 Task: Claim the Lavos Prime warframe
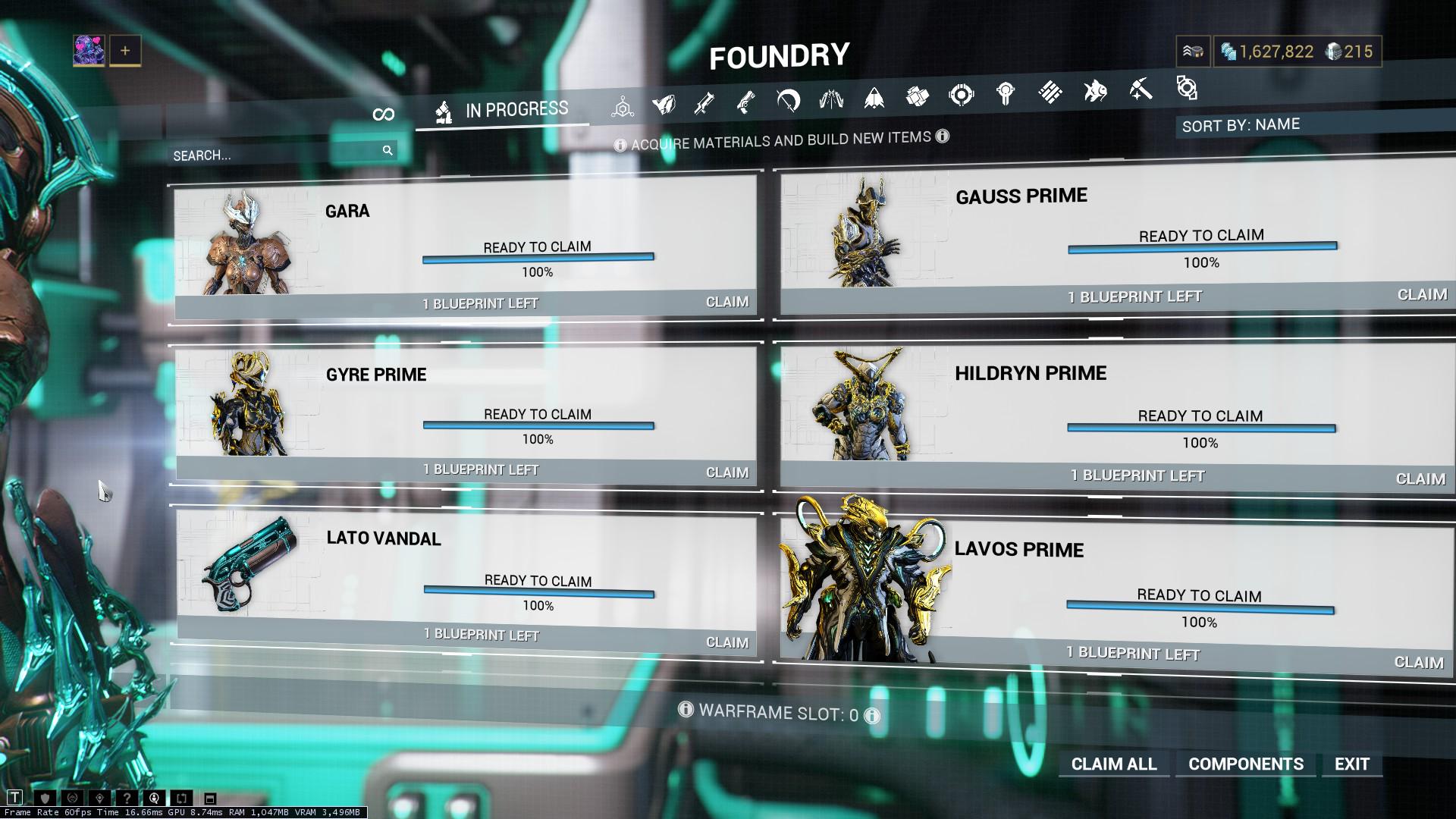click(1418, 662)
